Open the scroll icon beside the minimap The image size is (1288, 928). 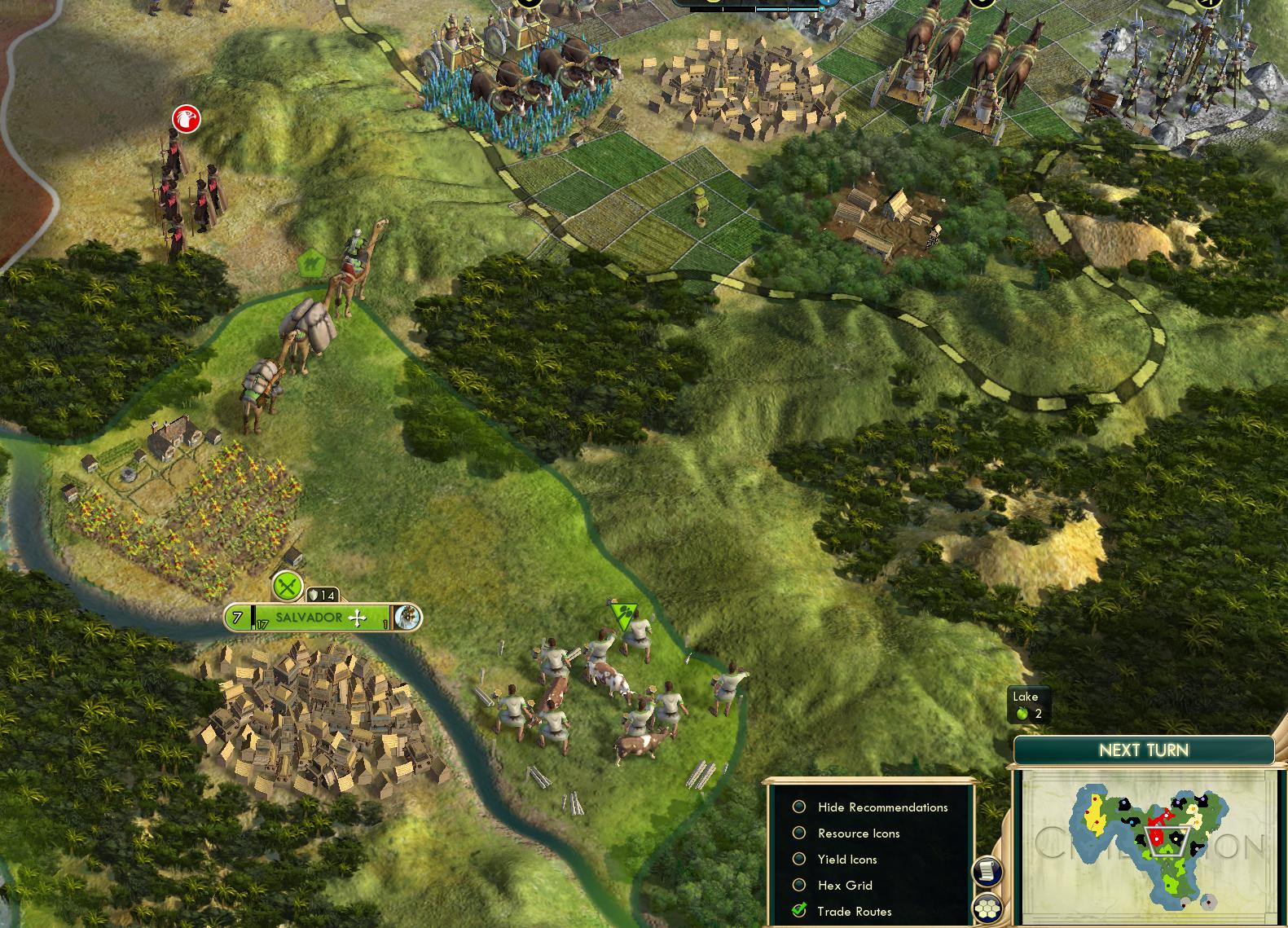(988, 872)
